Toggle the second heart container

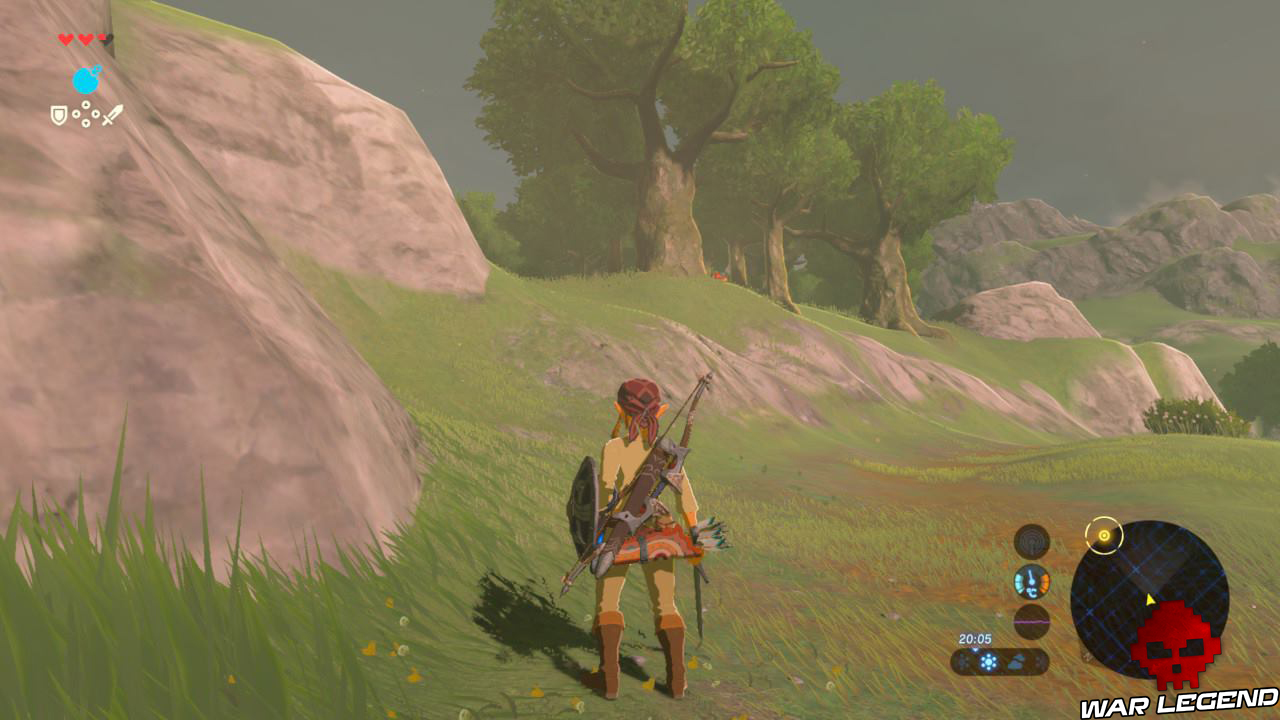(85, 38)
